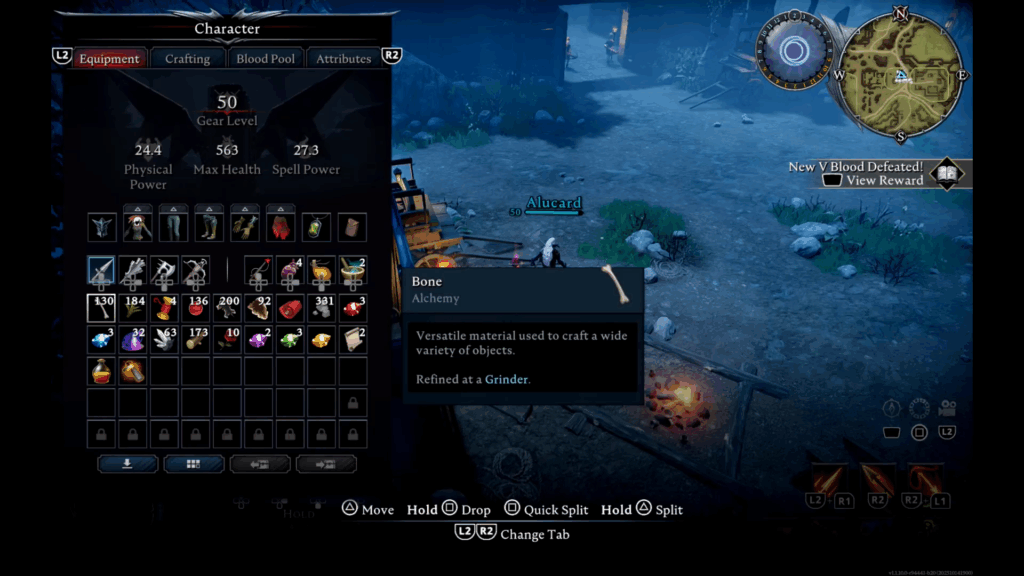Click the download-arrow inventory button
This screenshot has width=1024, height=576.
click(127, 464)
